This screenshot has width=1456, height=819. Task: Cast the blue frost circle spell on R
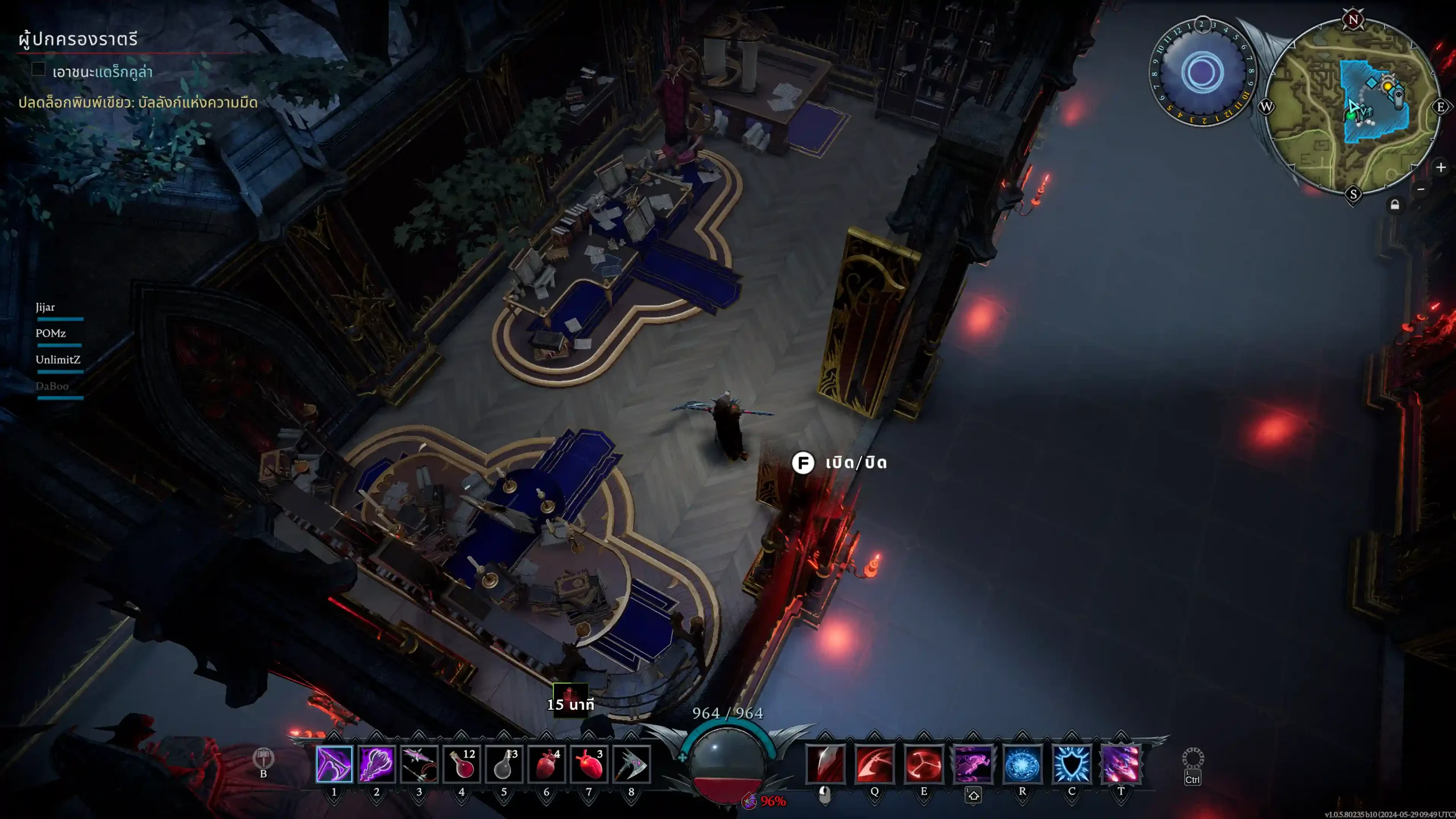point(1023,764)
